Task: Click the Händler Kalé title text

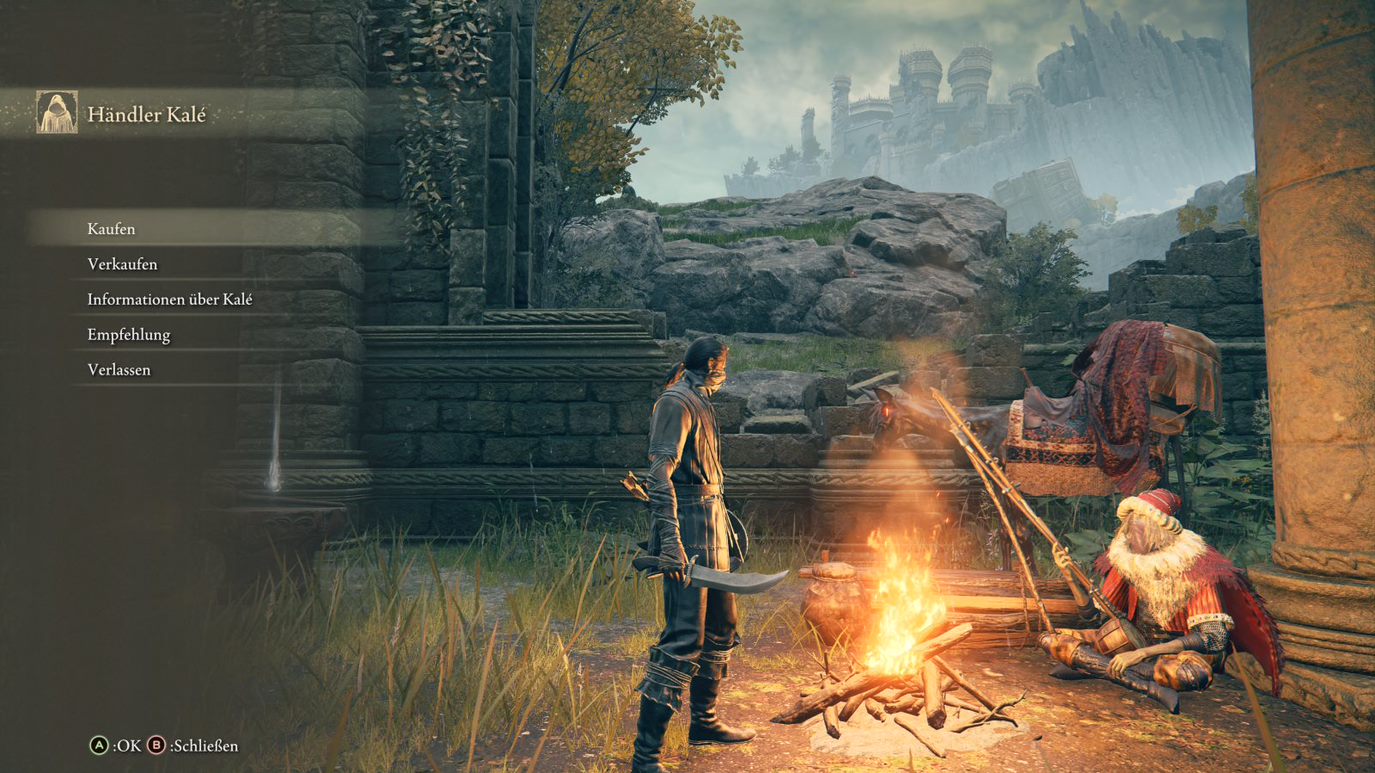Action: coord(148,114)
